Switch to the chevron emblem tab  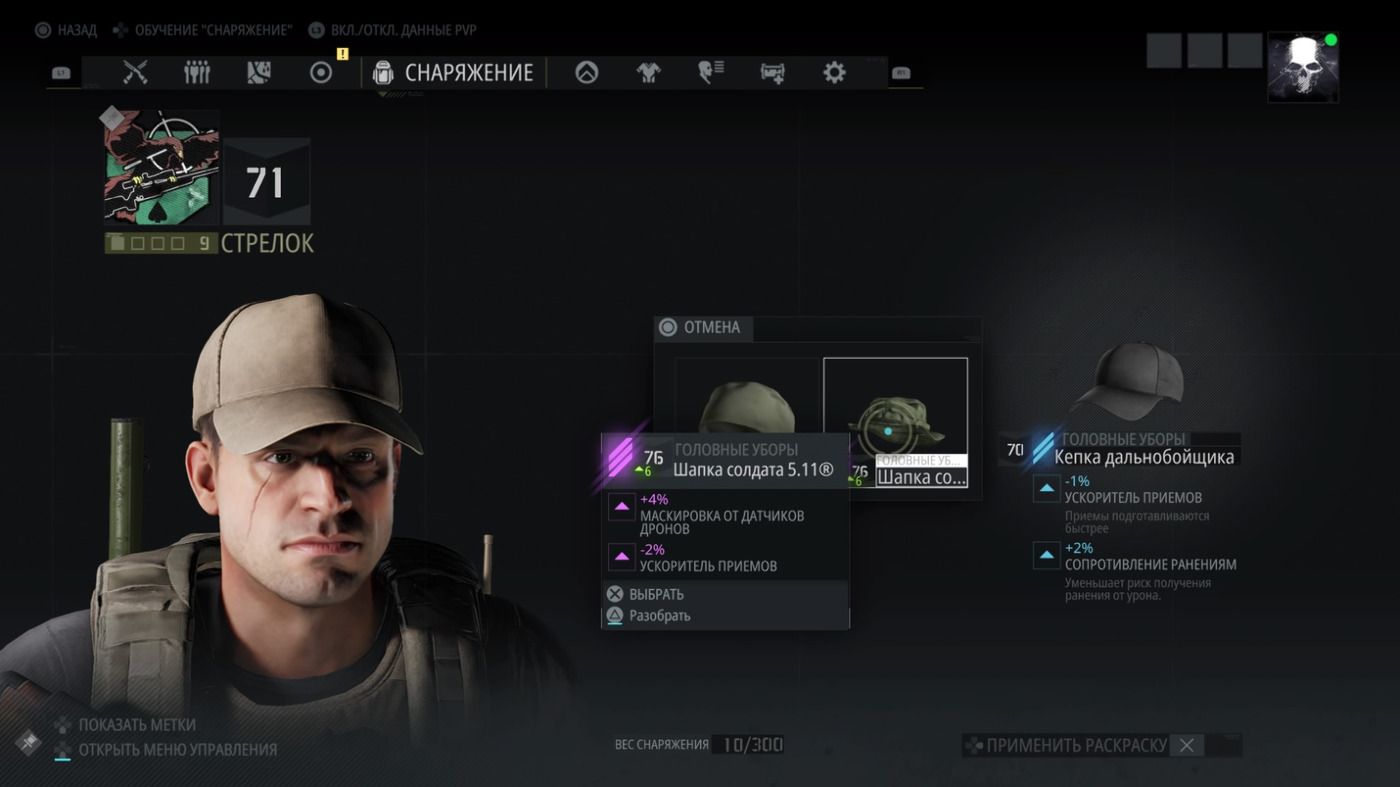[x=586, y=72]
